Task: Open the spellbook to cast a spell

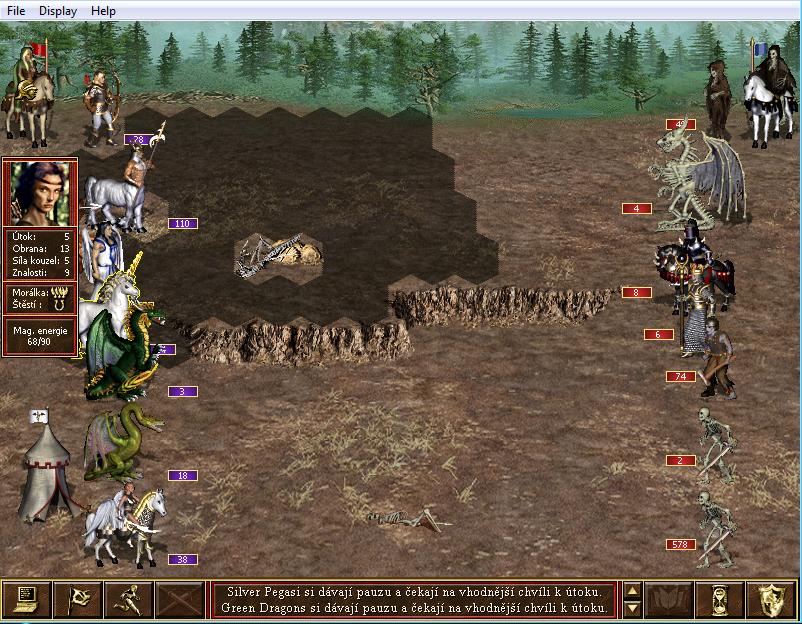Action: [670, 599]
